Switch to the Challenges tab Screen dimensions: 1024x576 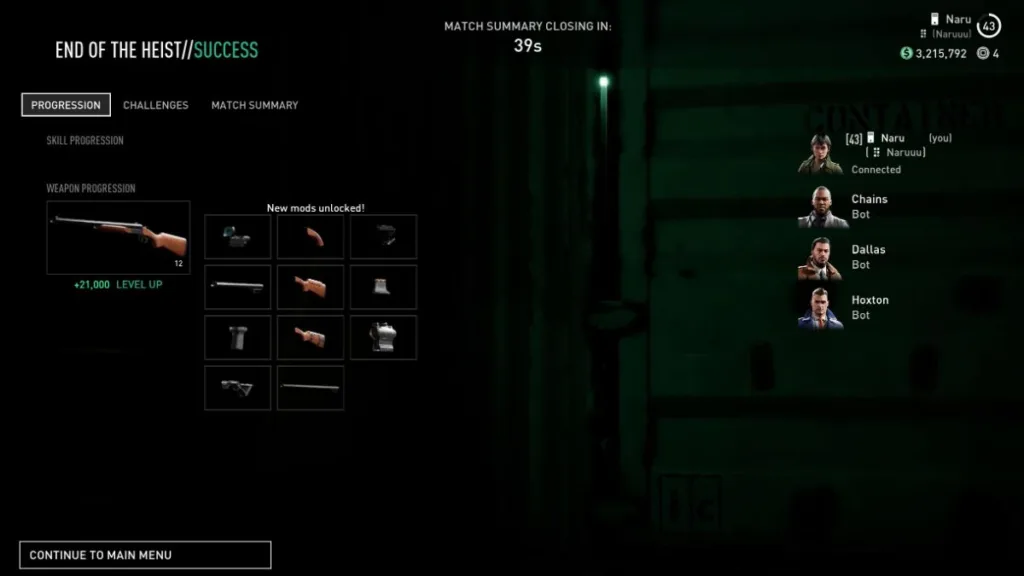[x=155, y=105]
